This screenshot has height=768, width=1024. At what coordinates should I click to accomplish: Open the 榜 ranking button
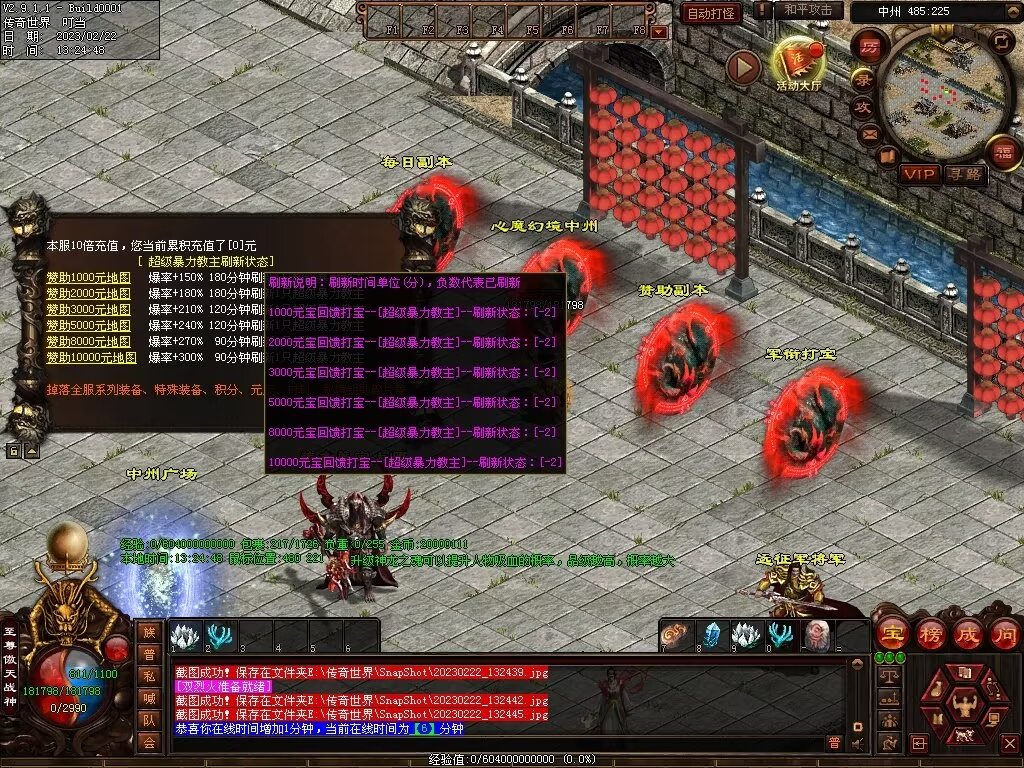click(x=929, y=633)
